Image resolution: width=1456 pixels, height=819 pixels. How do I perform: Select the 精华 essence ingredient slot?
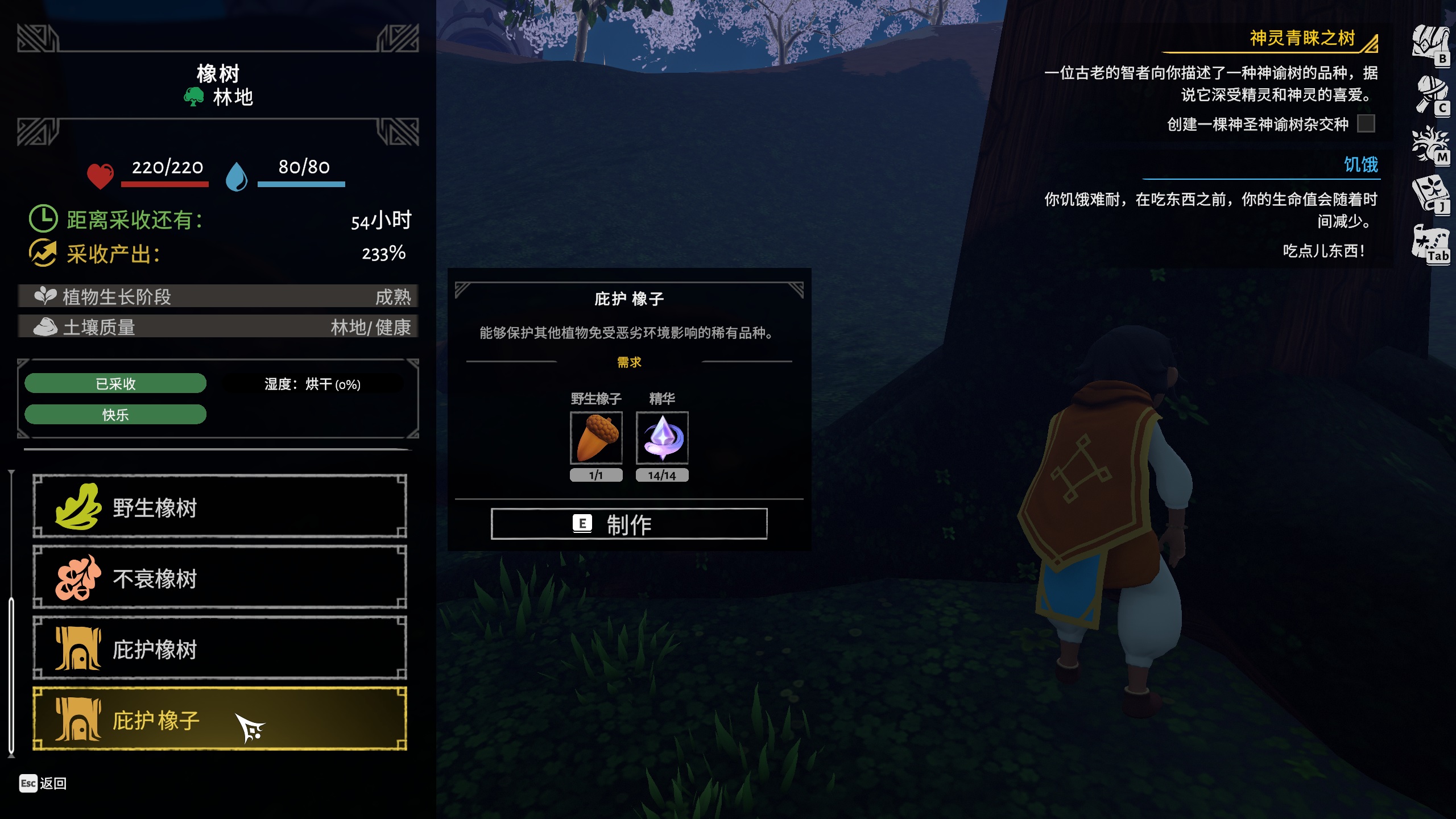point(662,437)
